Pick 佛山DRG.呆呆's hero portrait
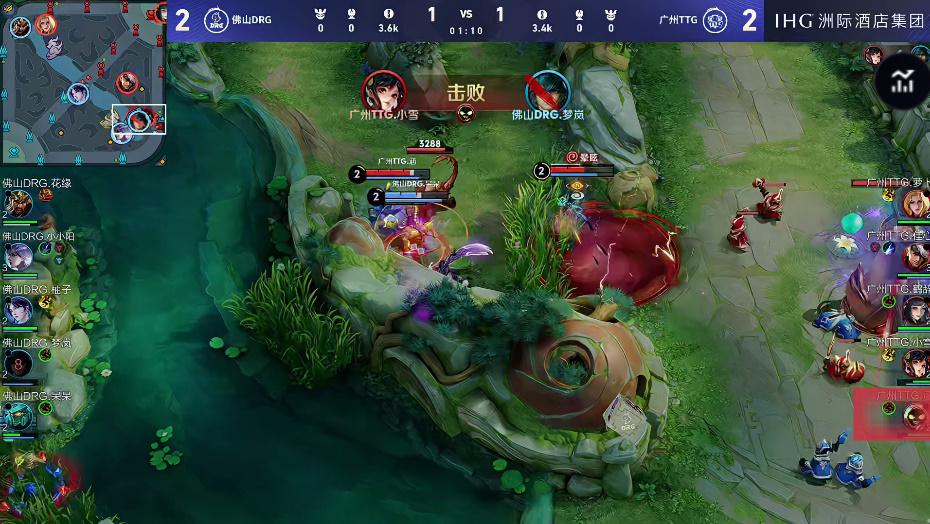This screenshot has height=524, width=930. [x=17, y=416]
